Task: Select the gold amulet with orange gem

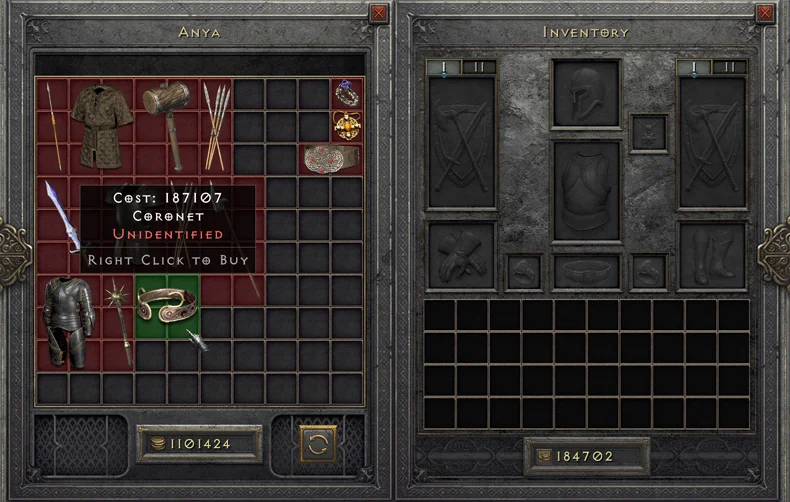Action: pyautogui.click(x=346, y=125)
